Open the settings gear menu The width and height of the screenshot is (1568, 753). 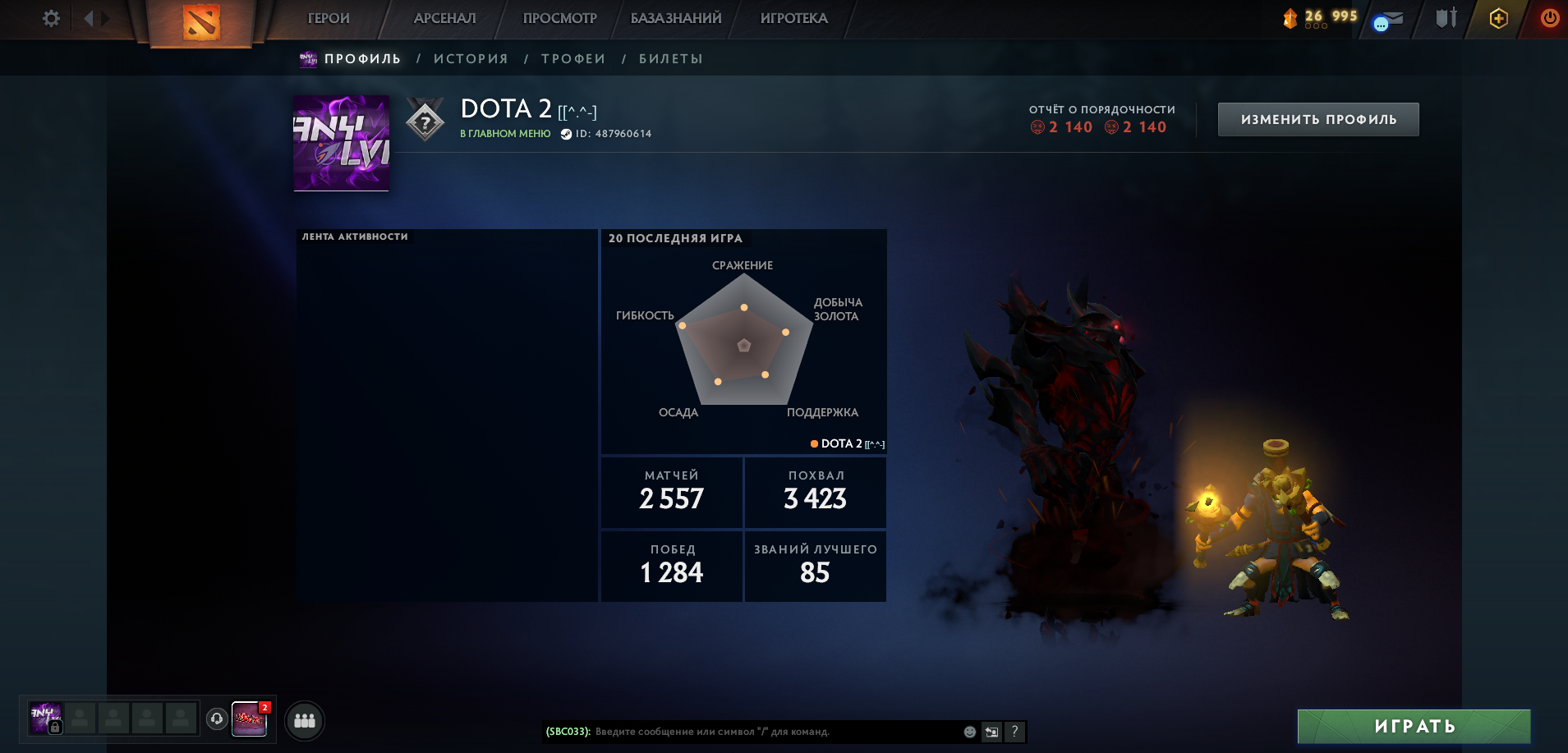[x=51, y=17]
